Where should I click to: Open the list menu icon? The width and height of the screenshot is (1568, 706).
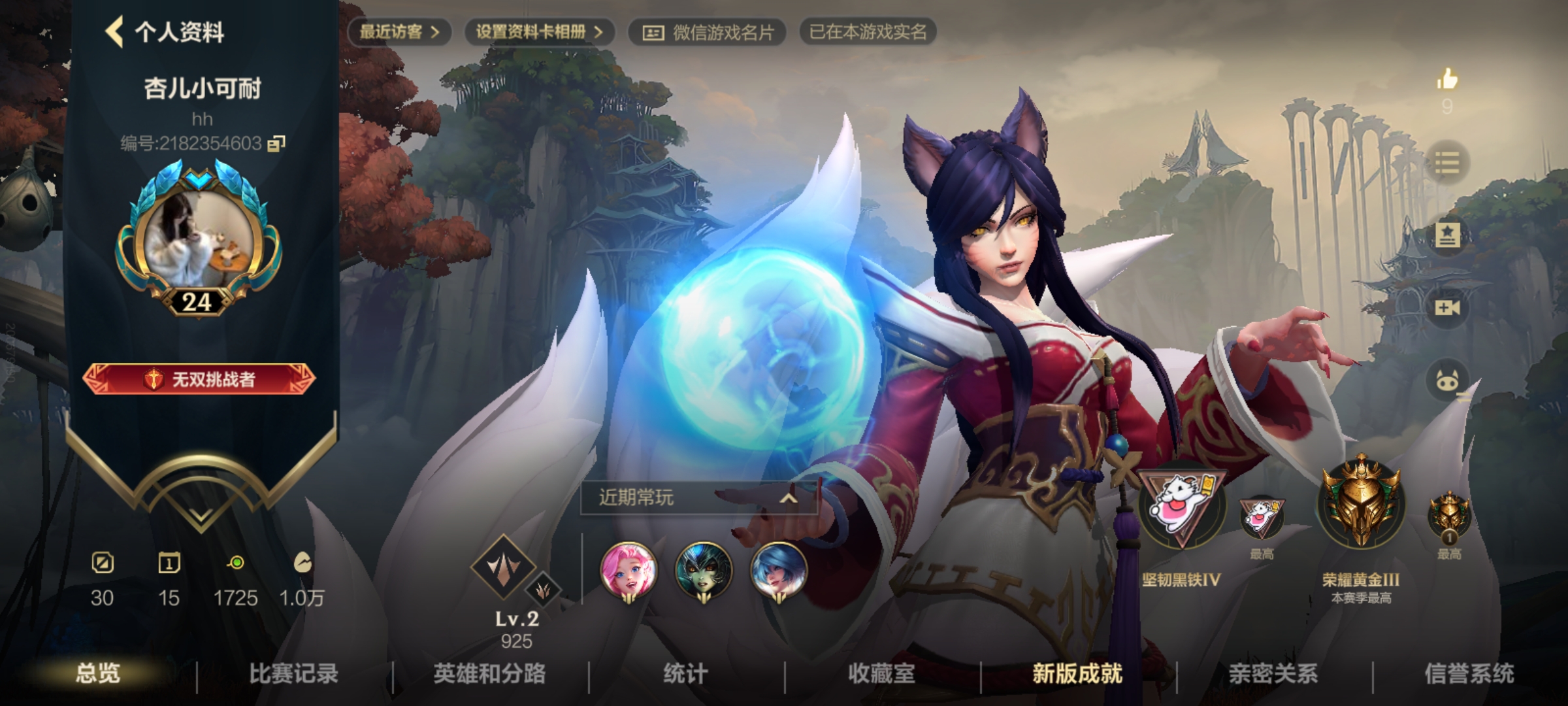click(x=1446, y=161)
